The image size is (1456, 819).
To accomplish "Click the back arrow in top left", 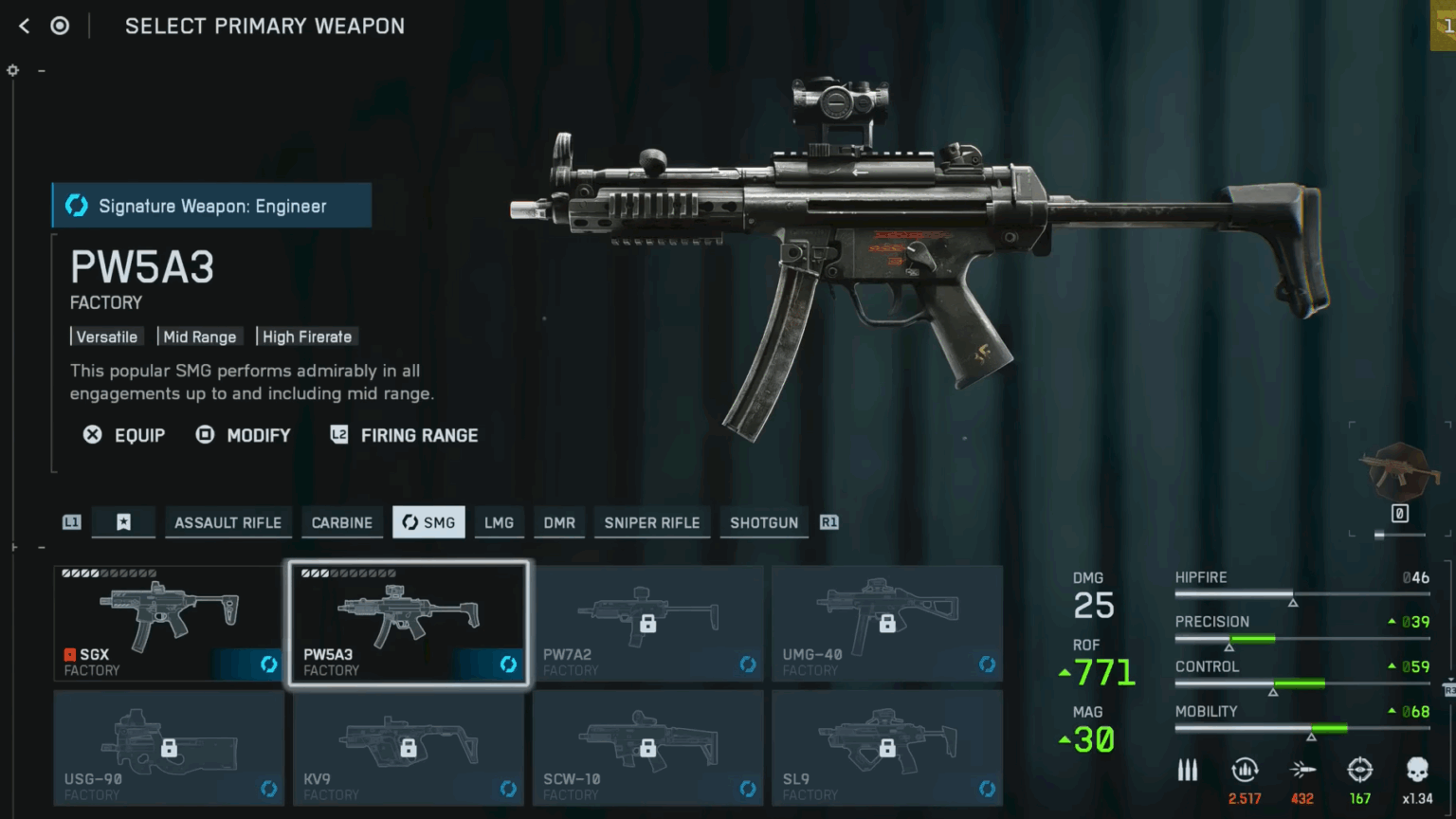I will [x=23, y=26].
